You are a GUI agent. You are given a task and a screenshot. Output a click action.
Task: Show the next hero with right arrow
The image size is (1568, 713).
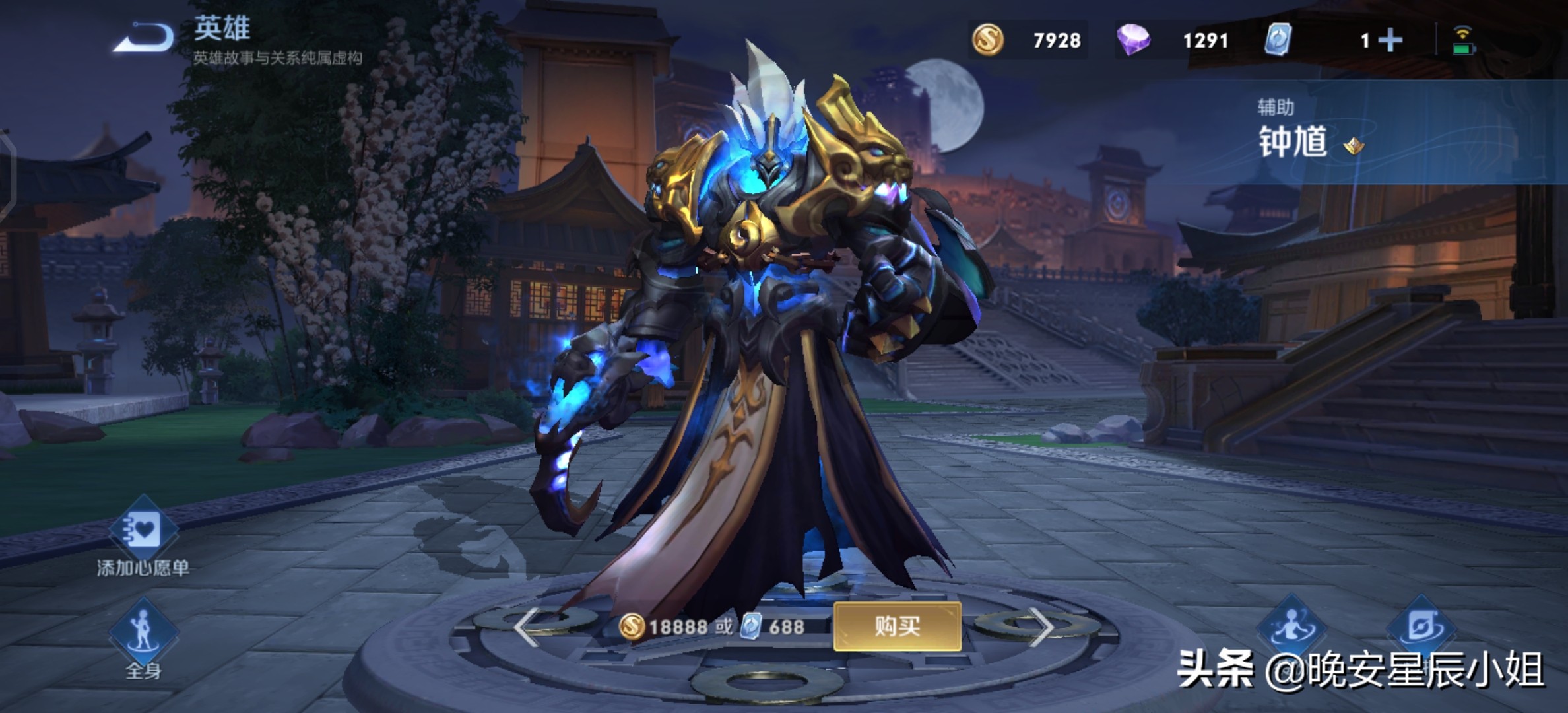(1041, 626)
